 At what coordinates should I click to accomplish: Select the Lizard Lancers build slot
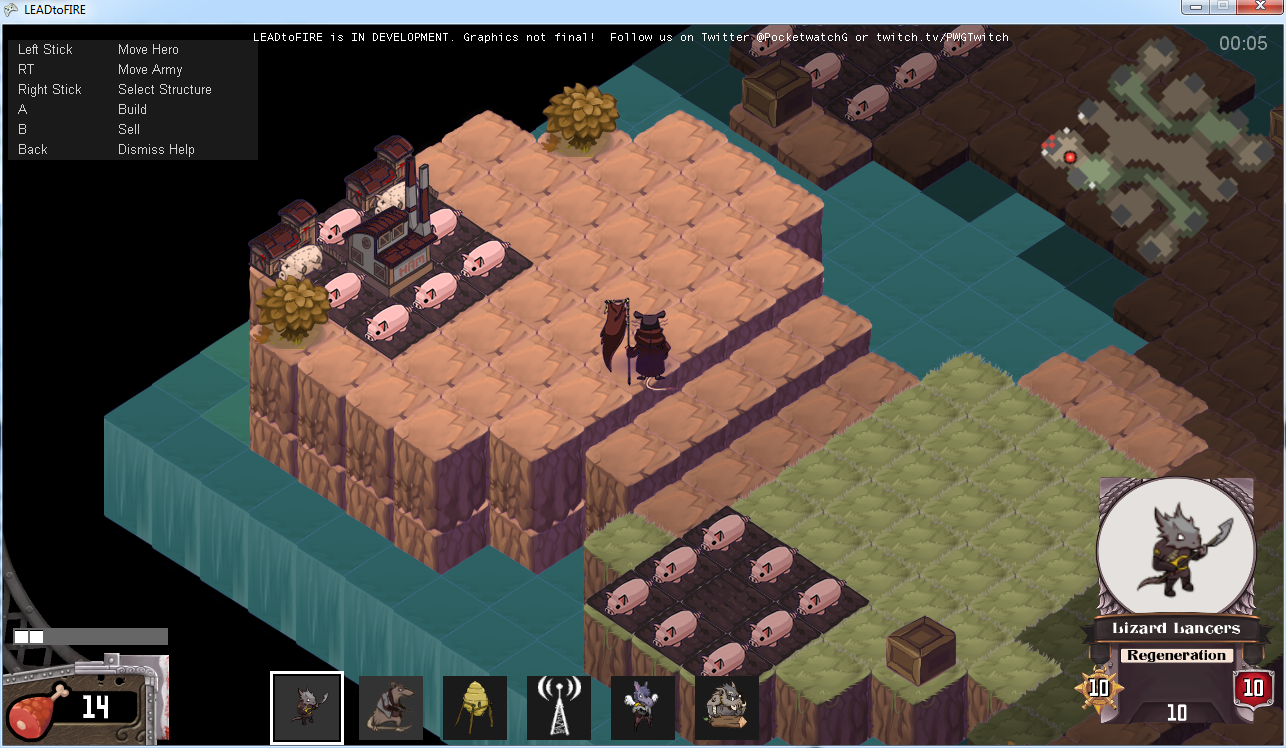click(306, 707)
